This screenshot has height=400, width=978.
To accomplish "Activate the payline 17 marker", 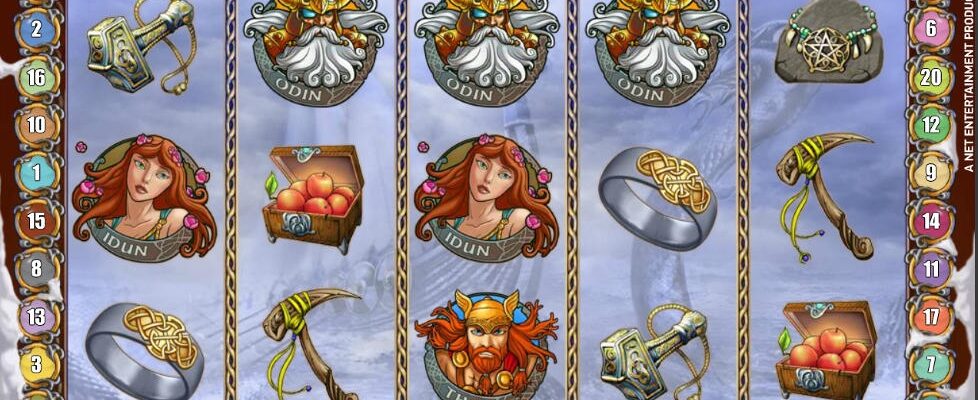I will click(x=931, y=317).
